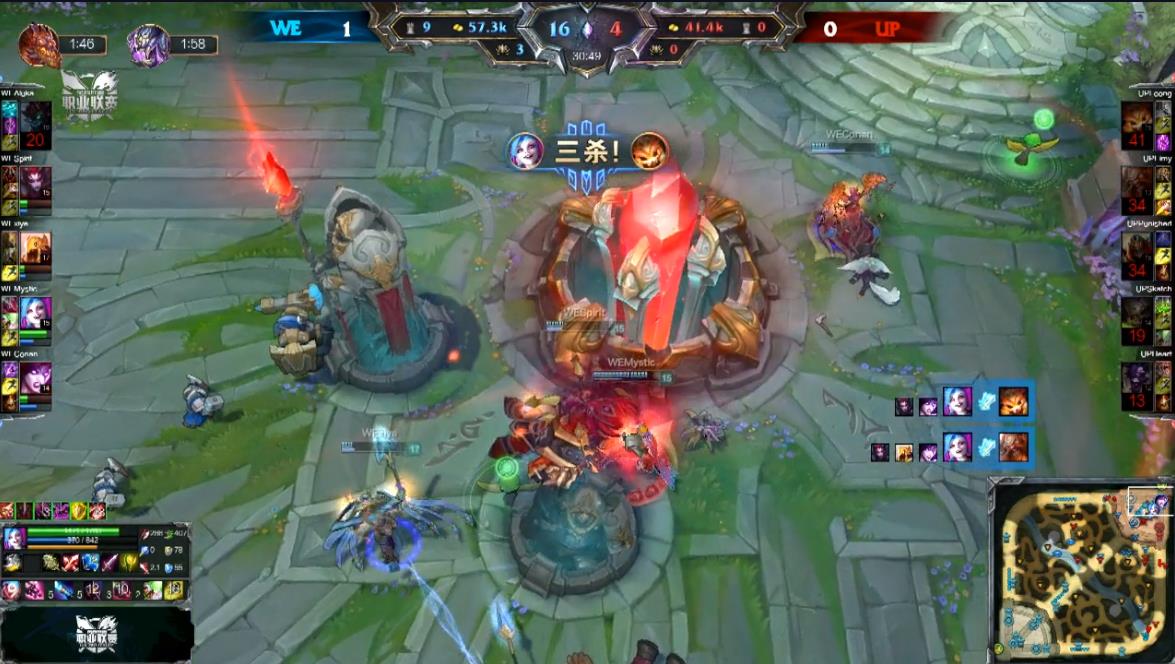
Task: Select WE Spirit's champion portrait in team list
Action: [x=35, y=182]
